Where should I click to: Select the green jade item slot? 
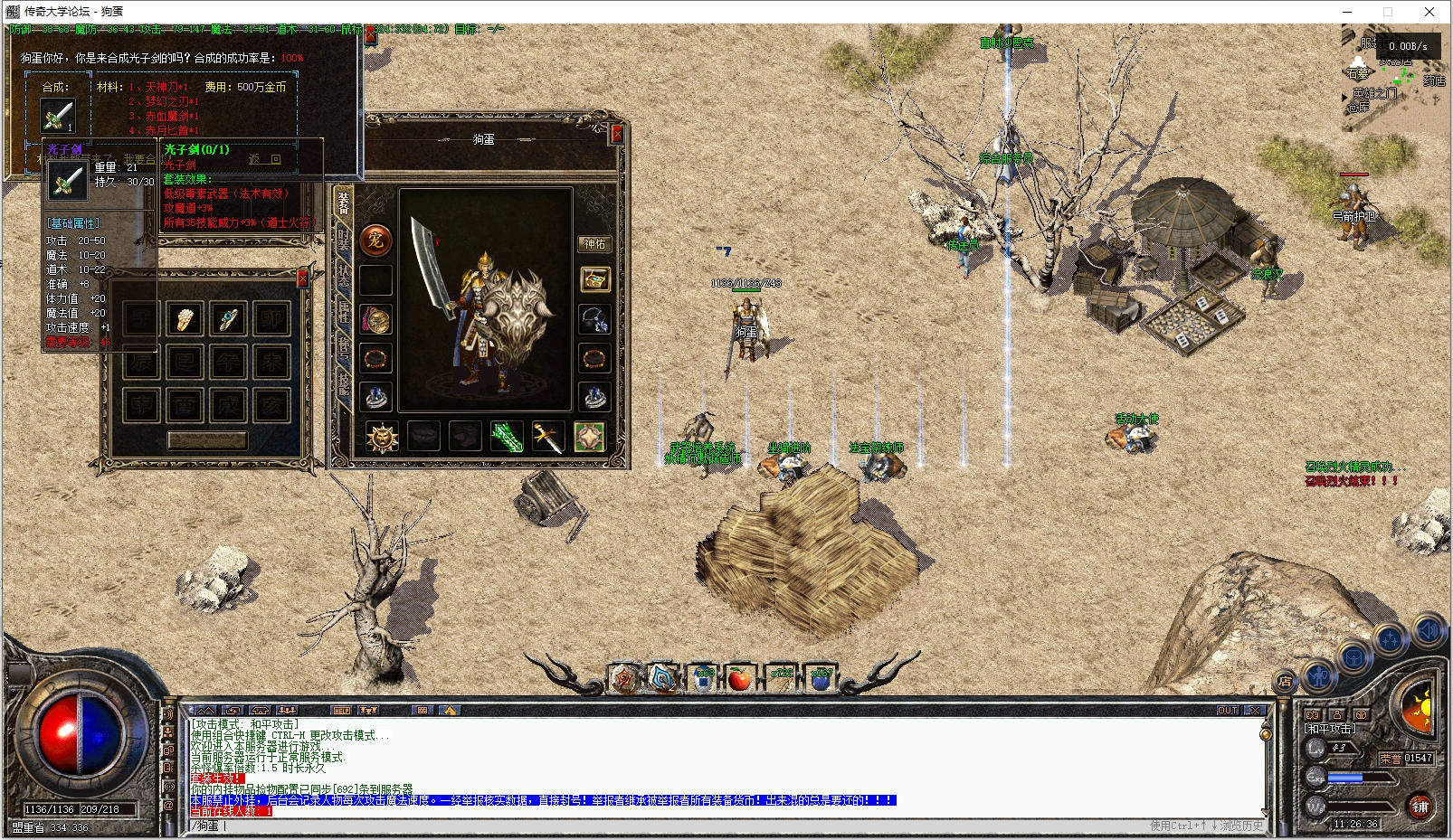[507, 438]
